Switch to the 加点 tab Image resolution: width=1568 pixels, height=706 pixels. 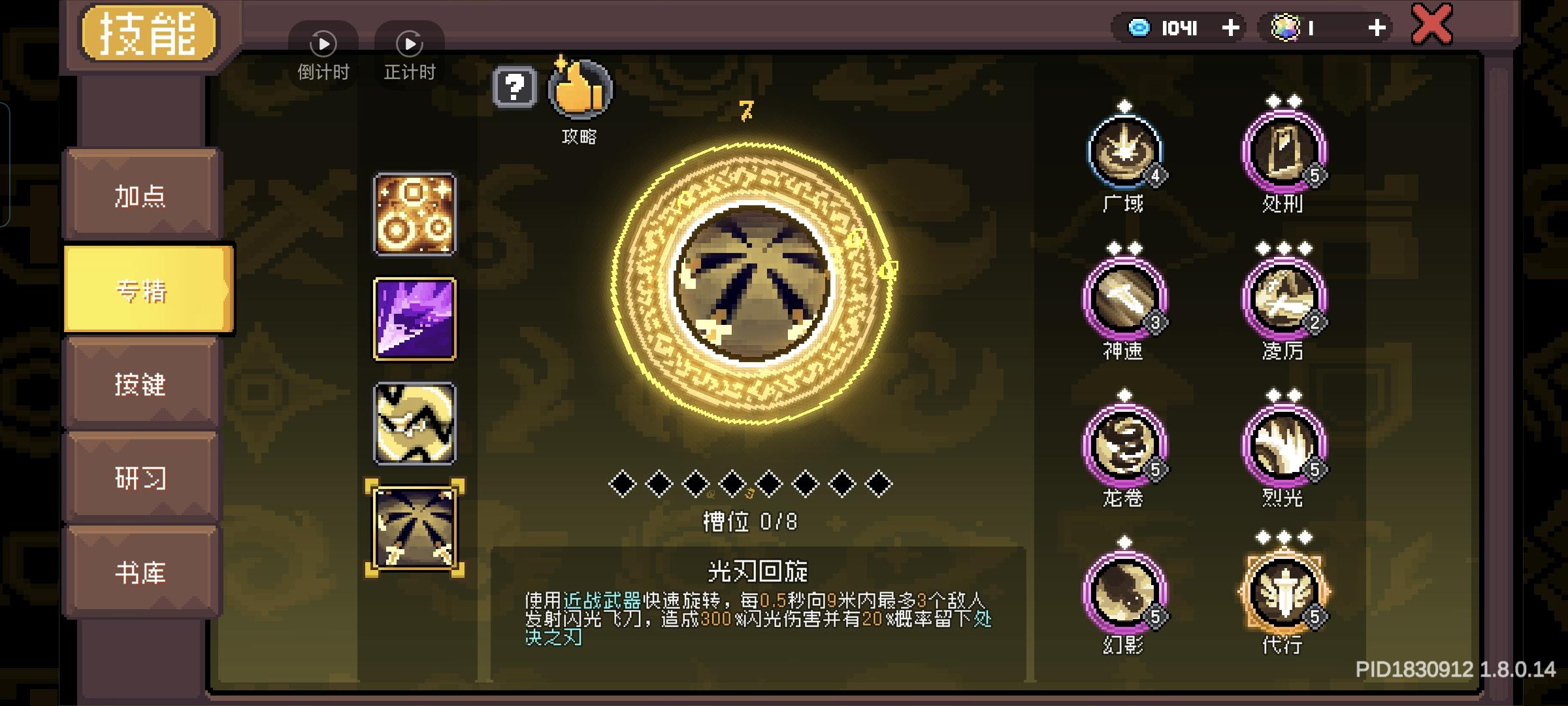142,196
